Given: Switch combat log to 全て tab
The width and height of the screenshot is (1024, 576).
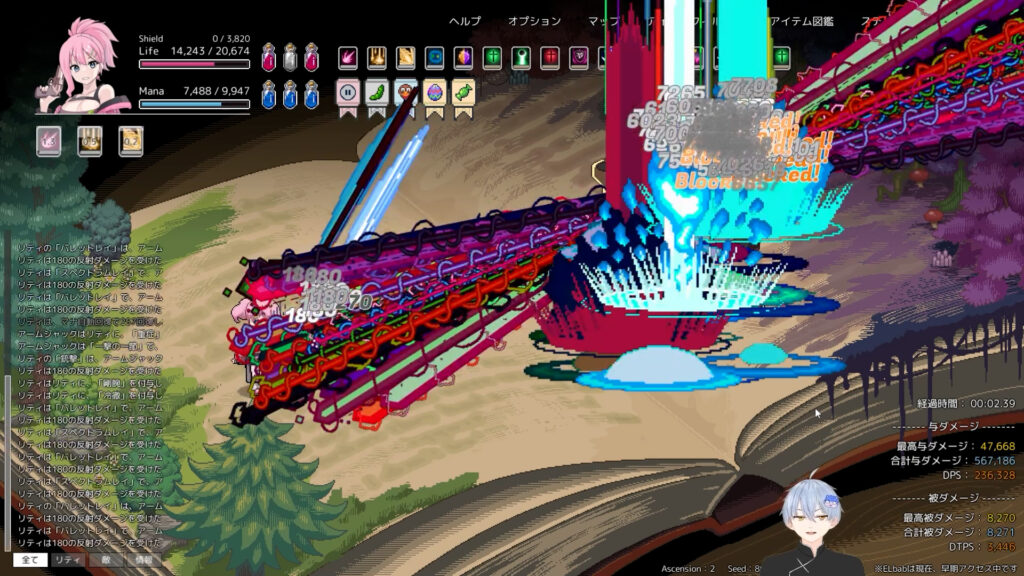Looking at the screenshot, I should (30, 561).
